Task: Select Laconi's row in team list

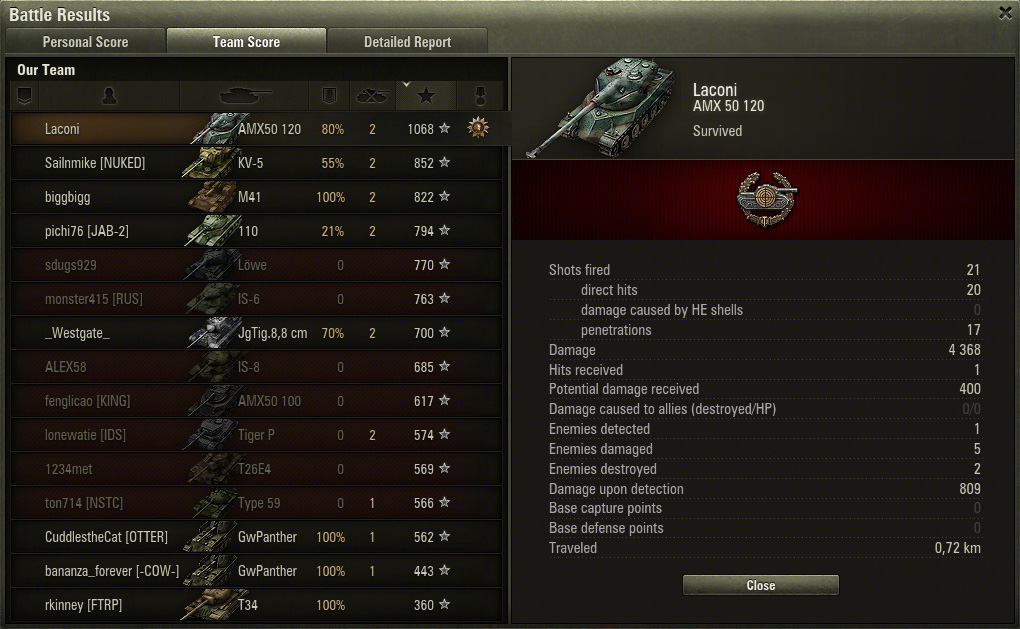Action: (x=256, y=129)
